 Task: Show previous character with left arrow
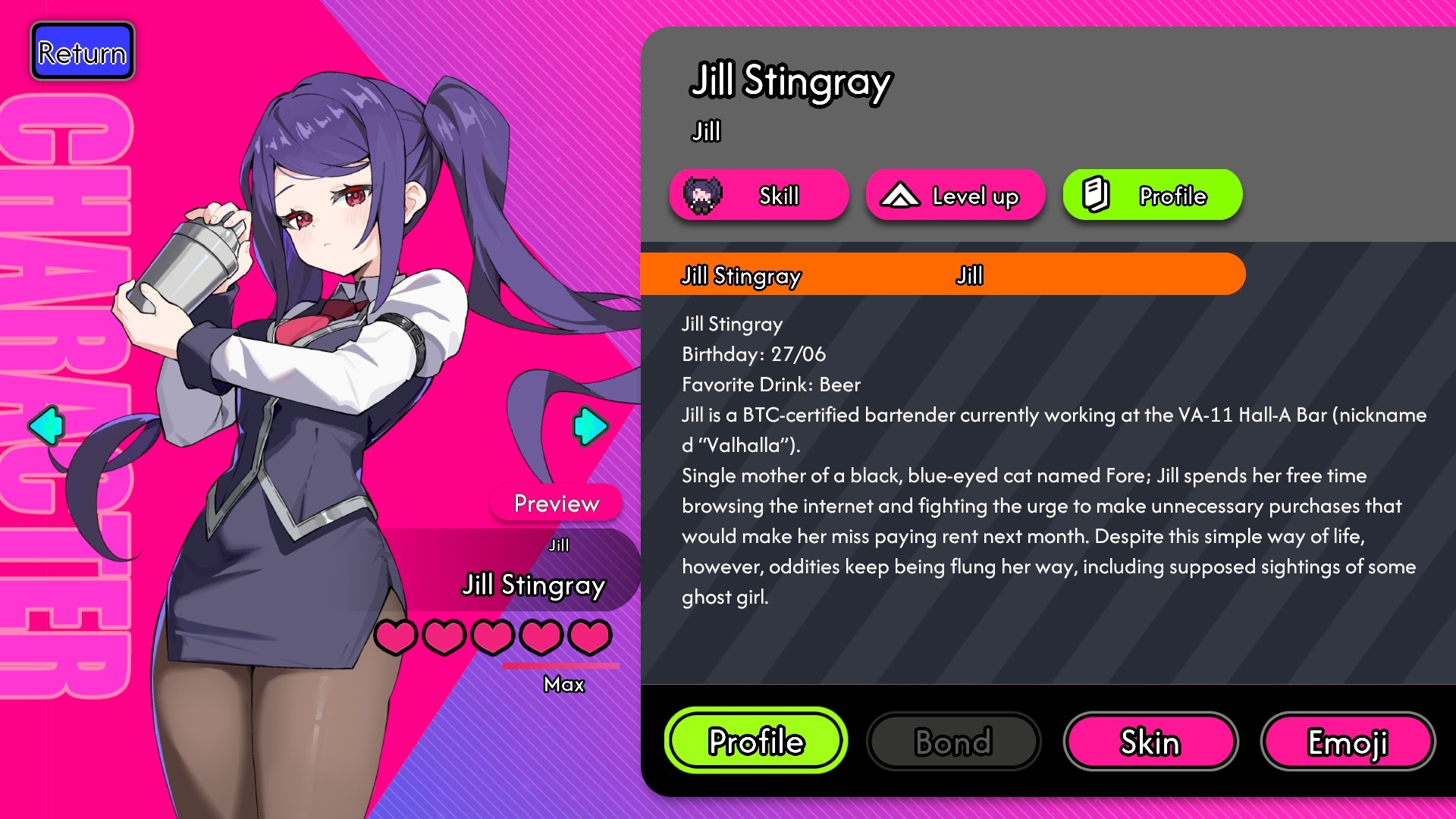coord(45,425)
